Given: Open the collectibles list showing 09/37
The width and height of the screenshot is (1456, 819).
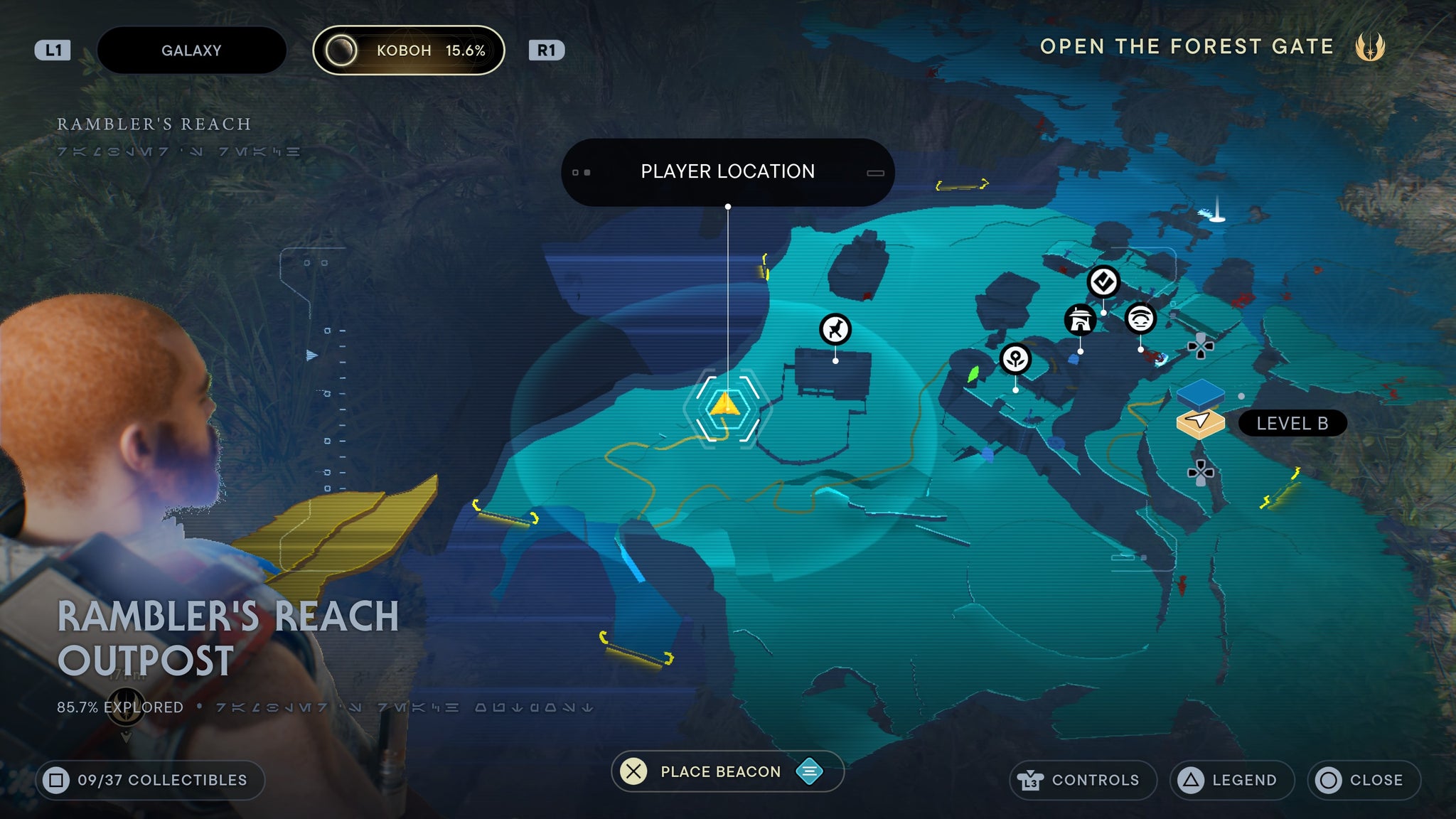Looking at the screenshot, I should coord(150,780).
